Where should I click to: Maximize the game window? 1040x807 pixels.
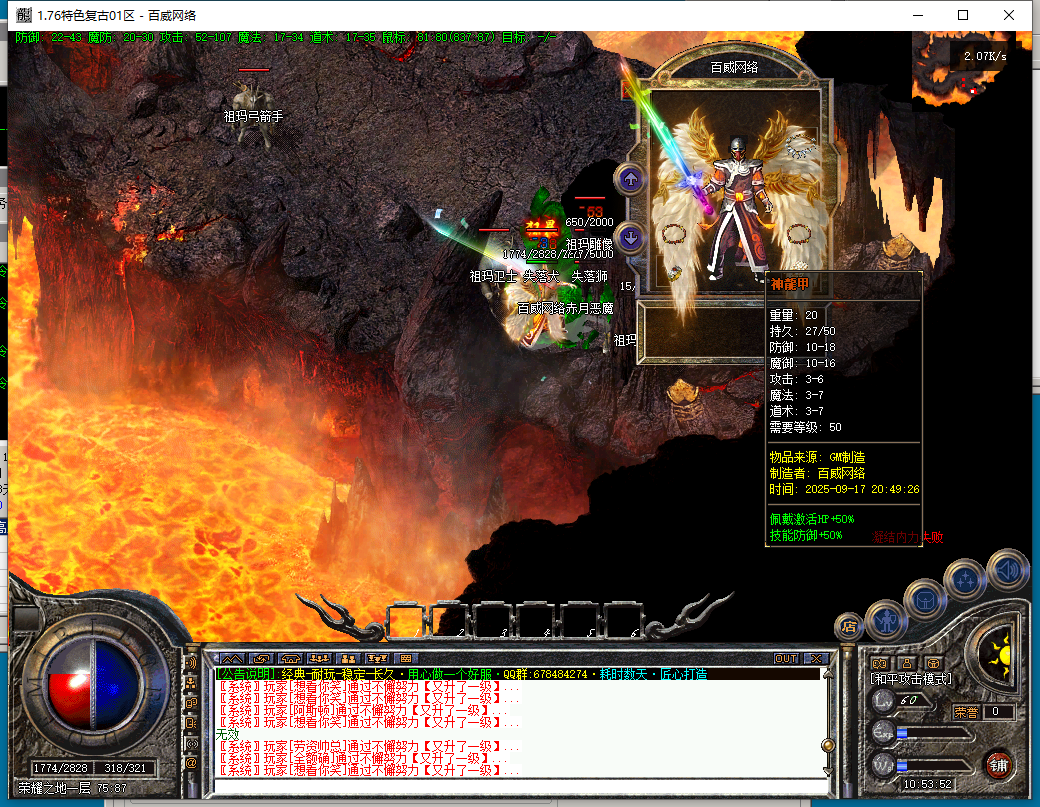point(963,15)
